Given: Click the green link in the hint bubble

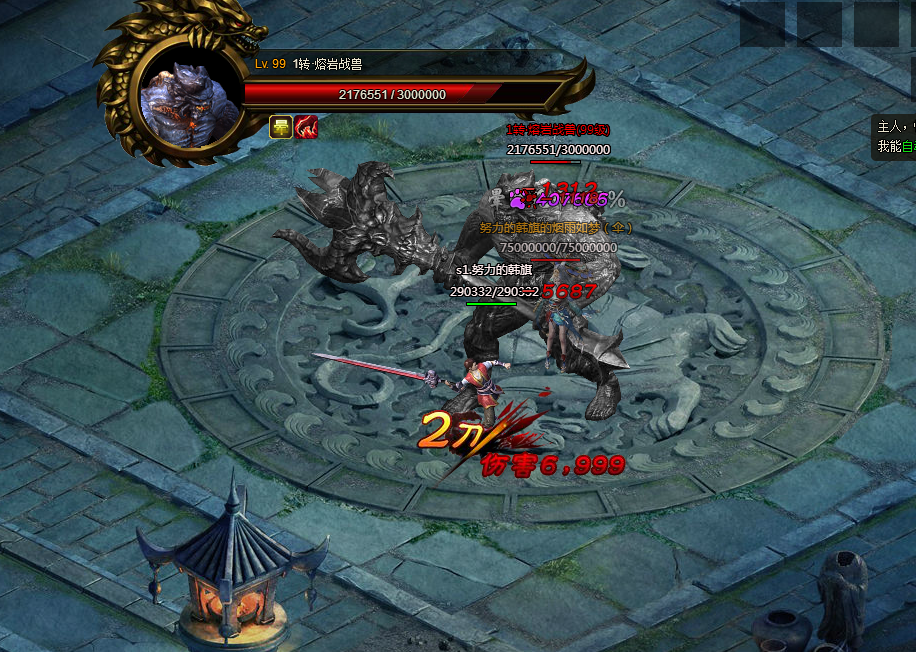Looking at the screenshot, I should click(908, 146).
